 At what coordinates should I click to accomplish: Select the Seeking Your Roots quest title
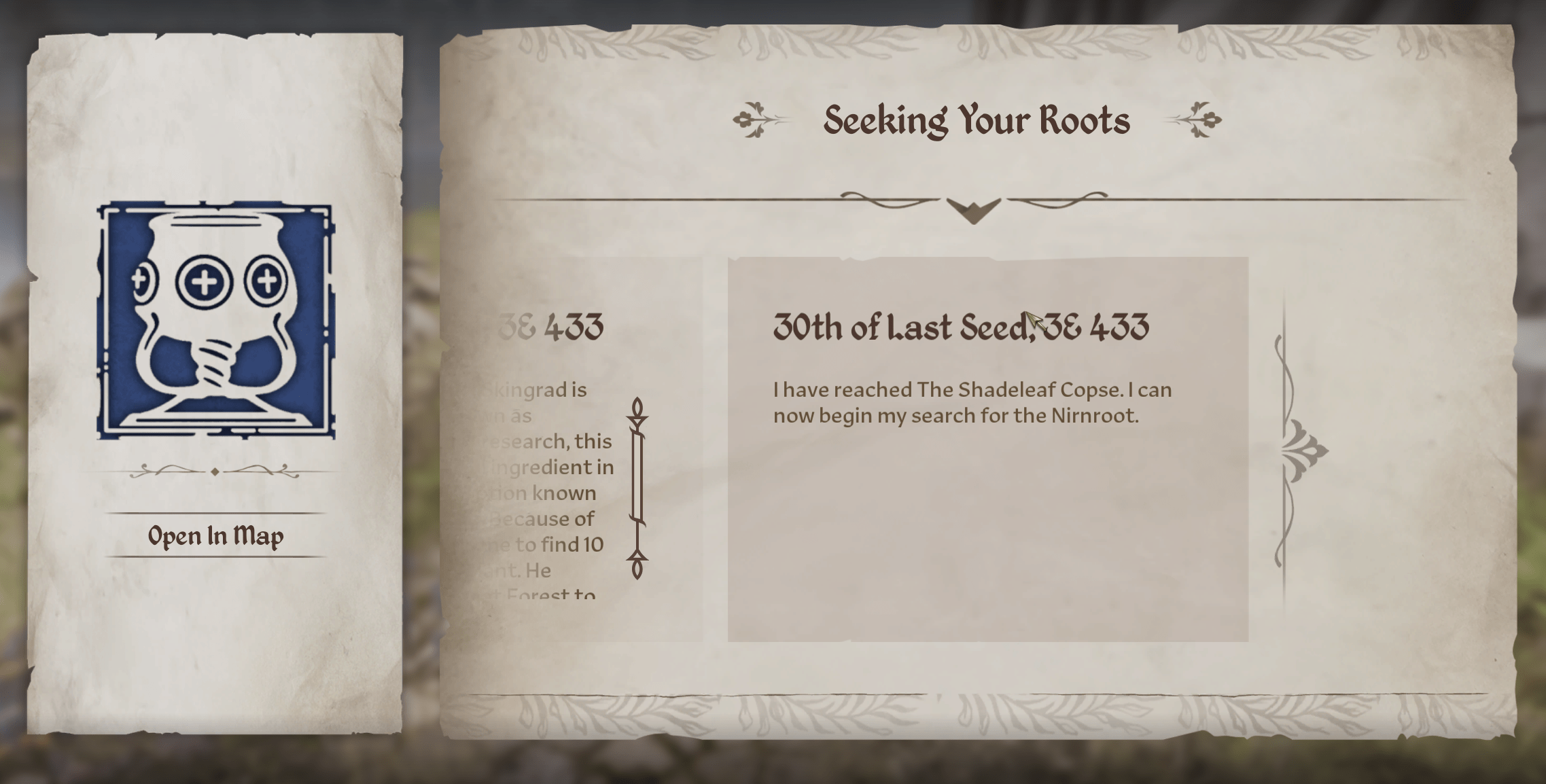(977, 121)
